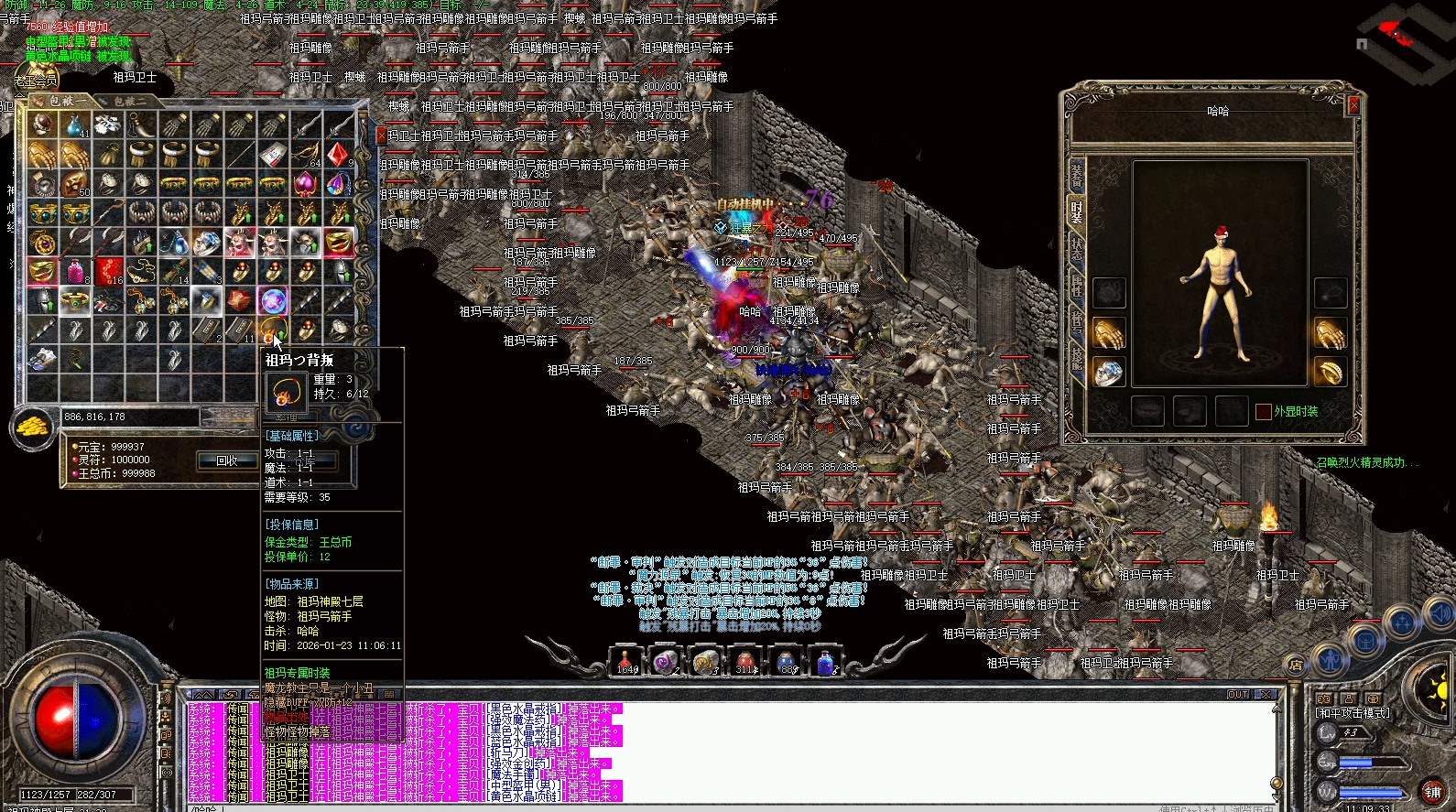1456x812 pixels.
Task: Click the round 店 shop button
Action: (1295, 666)
